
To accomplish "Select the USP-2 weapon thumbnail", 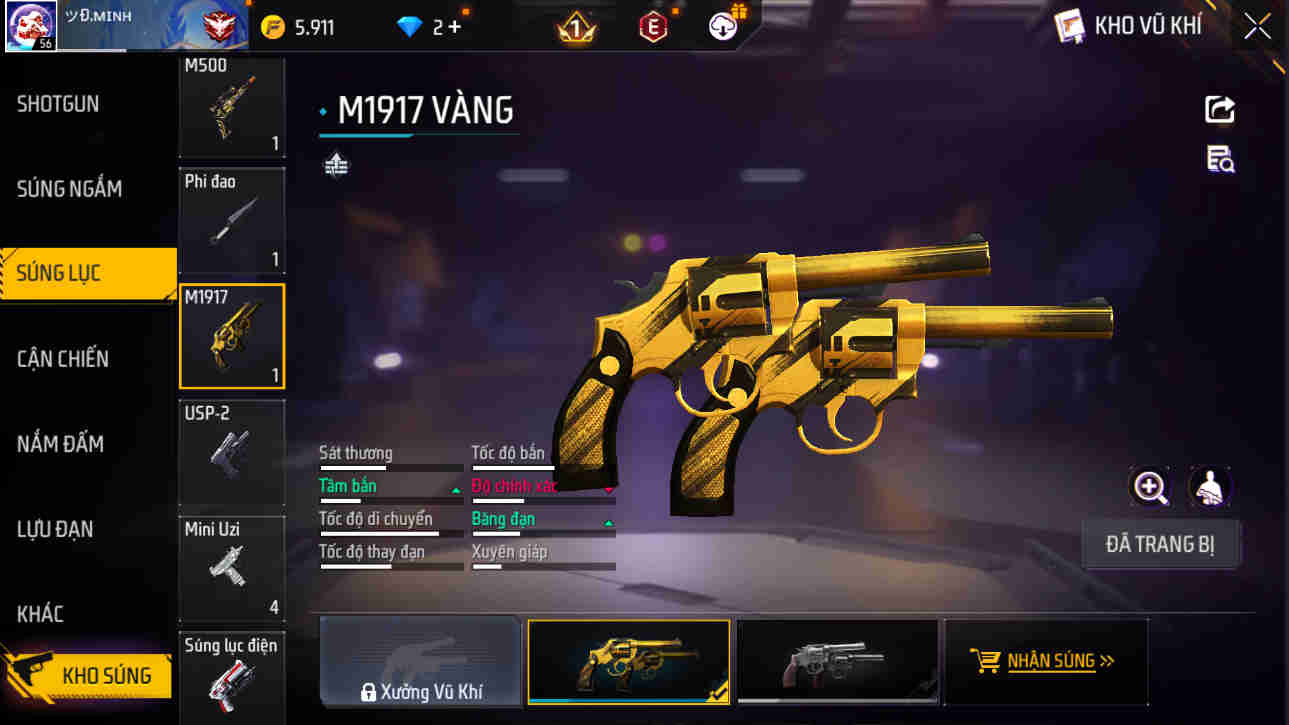I will (232, 453).
